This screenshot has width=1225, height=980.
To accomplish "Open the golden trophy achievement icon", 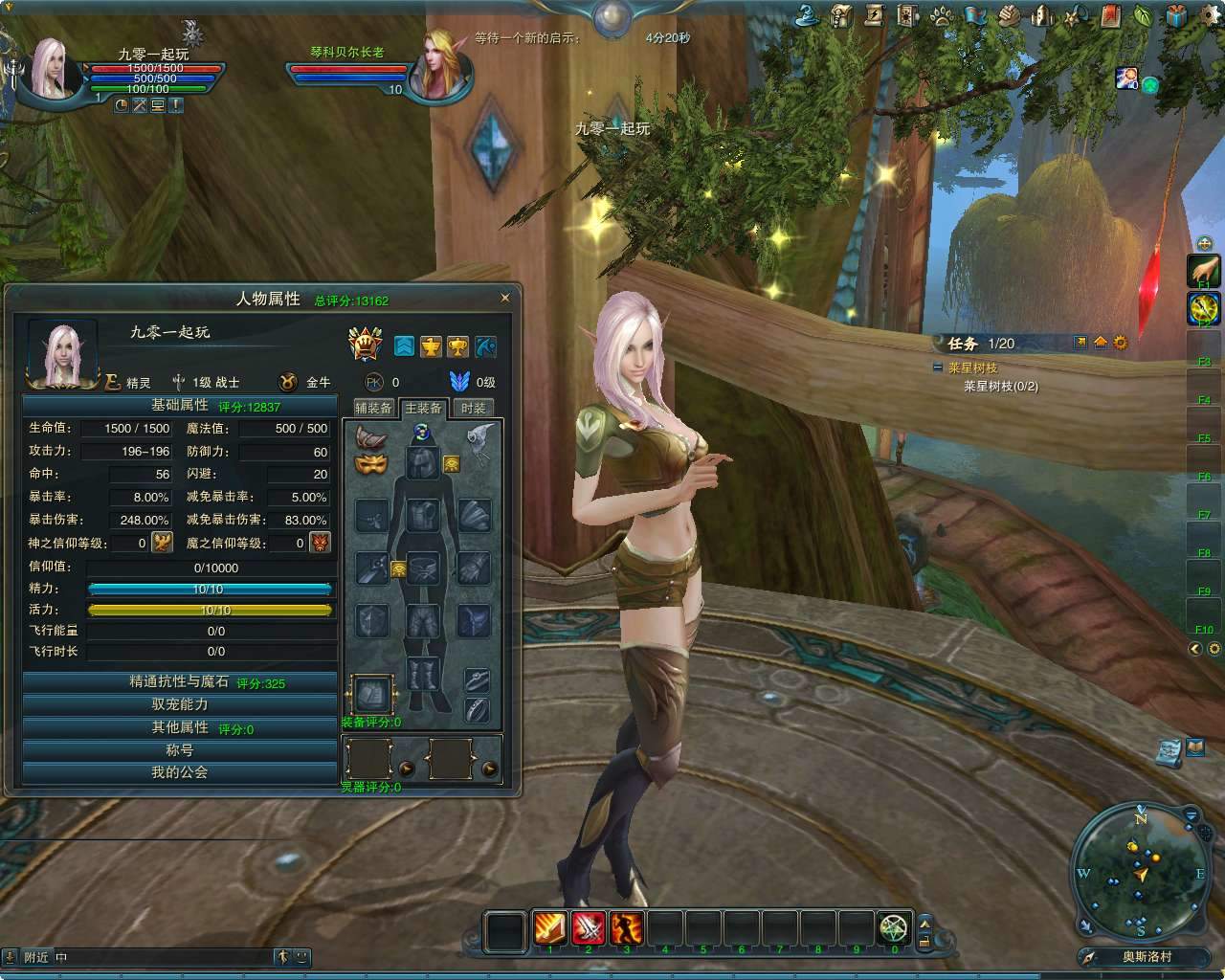I will (457, 346).
